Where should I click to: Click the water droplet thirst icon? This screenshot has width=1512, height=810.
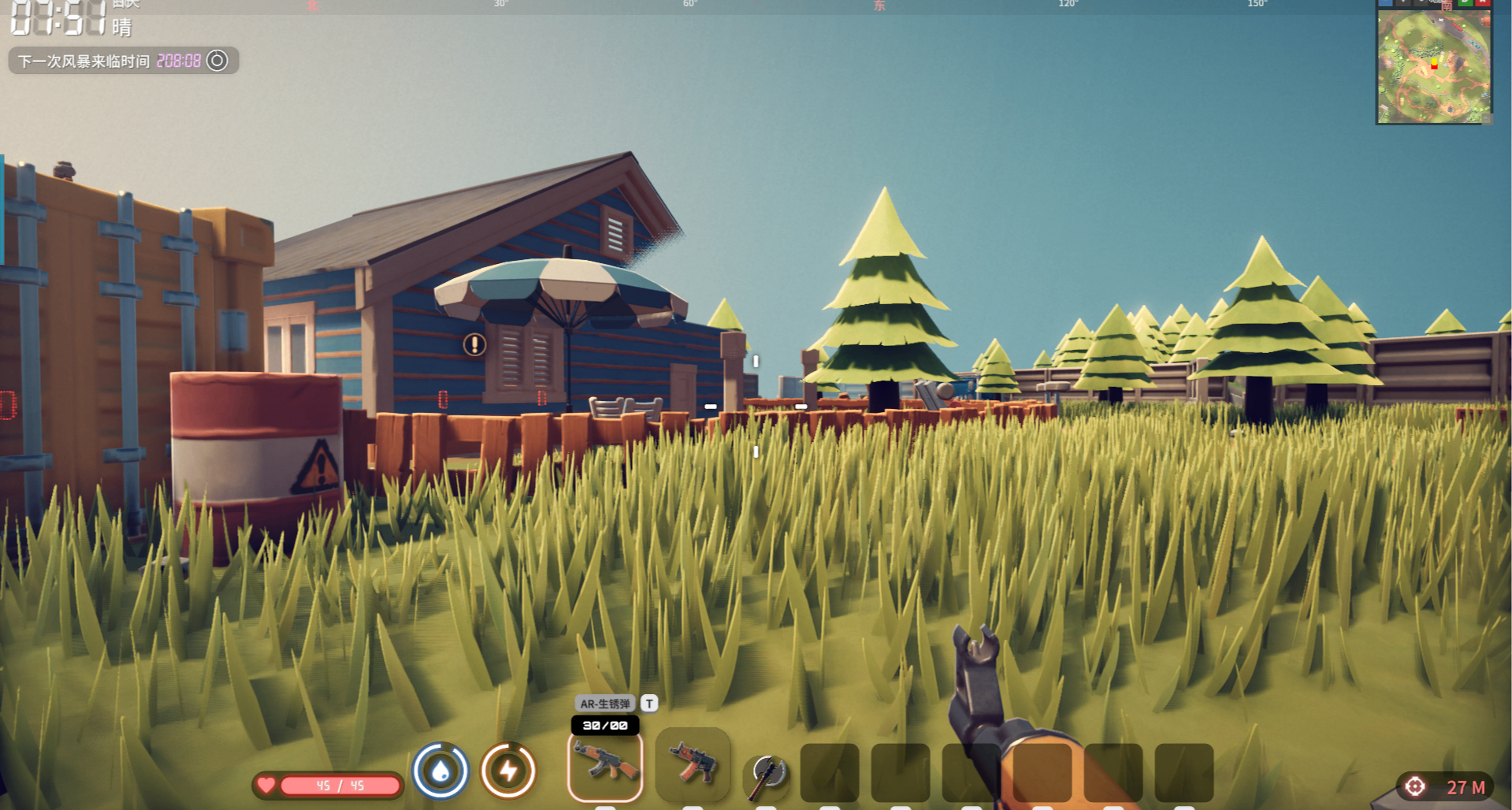pos(440,771)
